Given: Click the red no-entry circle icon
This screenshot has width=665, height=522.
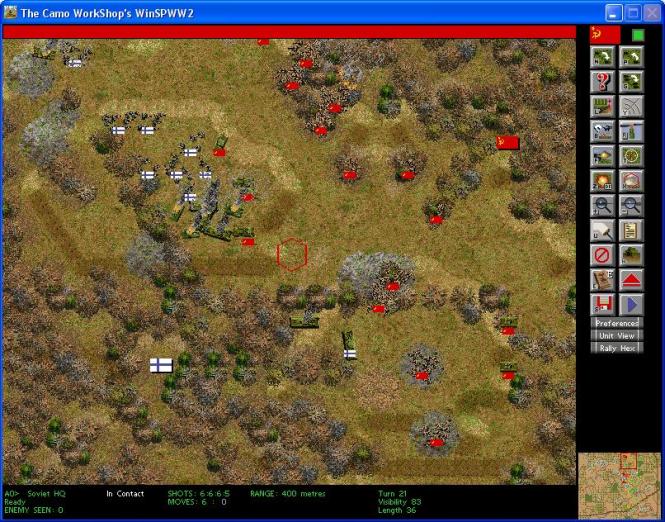Looking at the screenshot, I should coord(602,255).
